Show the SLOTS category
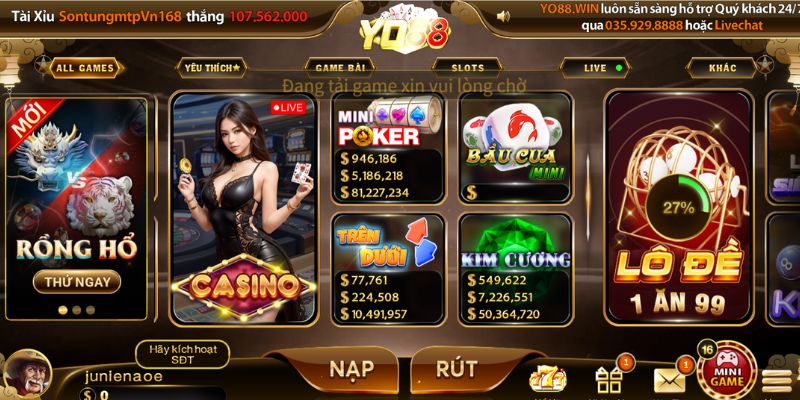 point(468,68)
